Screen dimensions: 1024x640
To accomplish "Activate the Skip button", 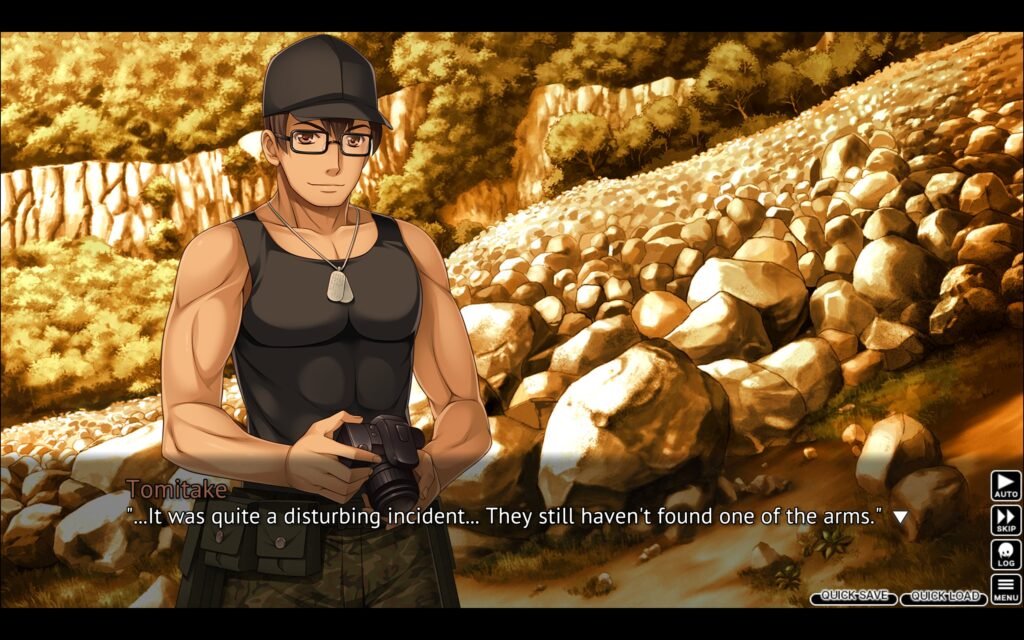I will [1005, 520].
